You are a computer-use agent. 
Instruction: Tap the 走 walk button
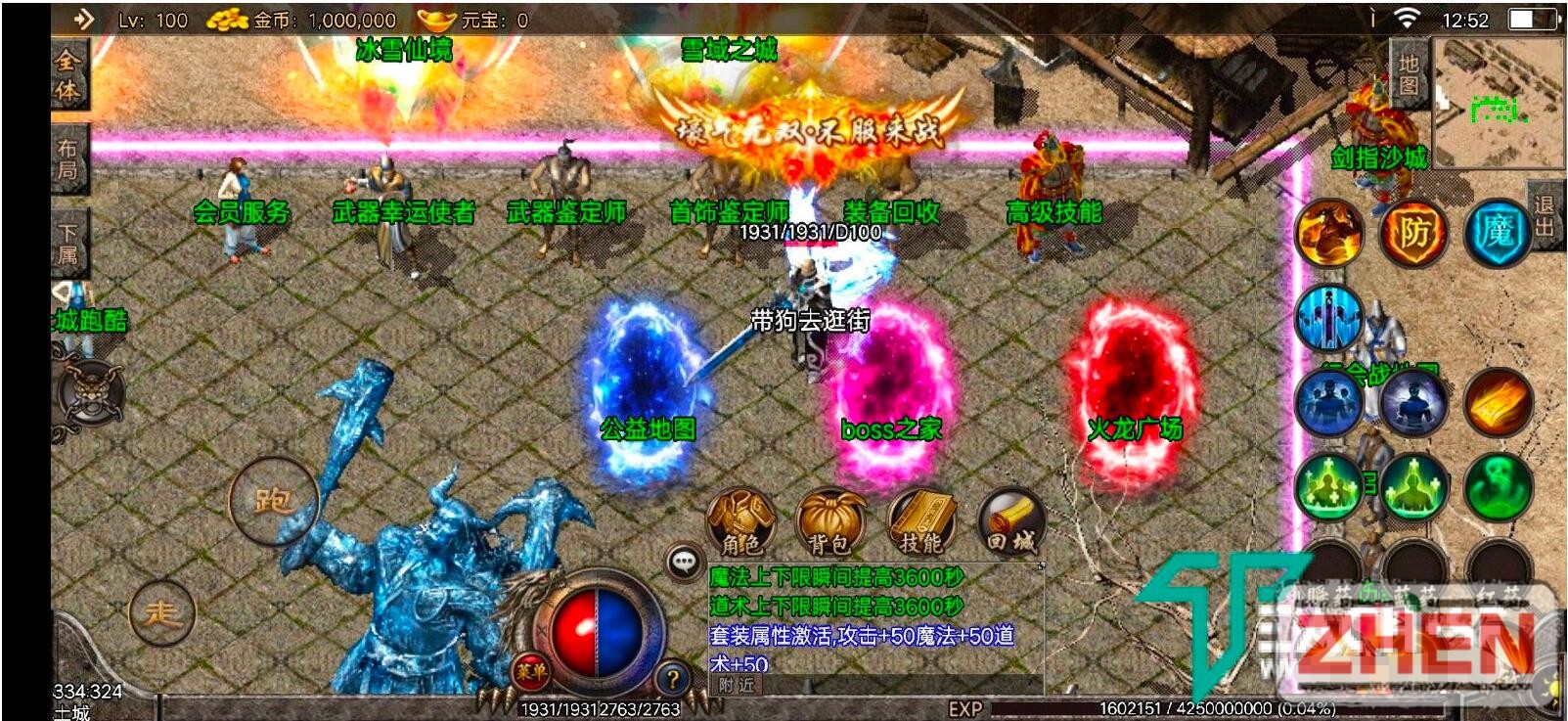coord(161,613)
